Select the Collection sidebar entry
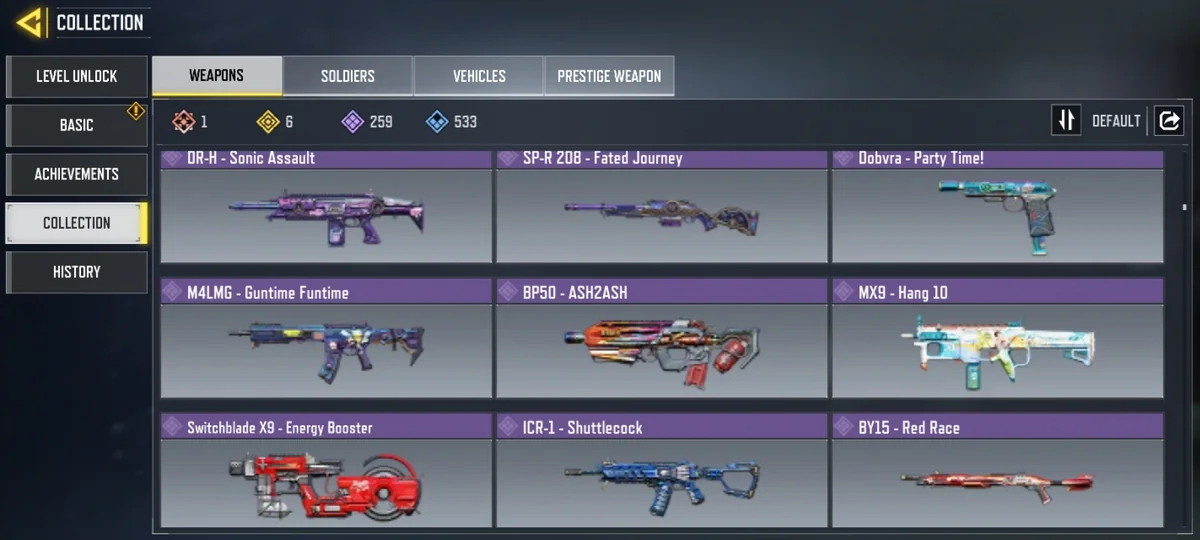 click(x=77, y=223)
